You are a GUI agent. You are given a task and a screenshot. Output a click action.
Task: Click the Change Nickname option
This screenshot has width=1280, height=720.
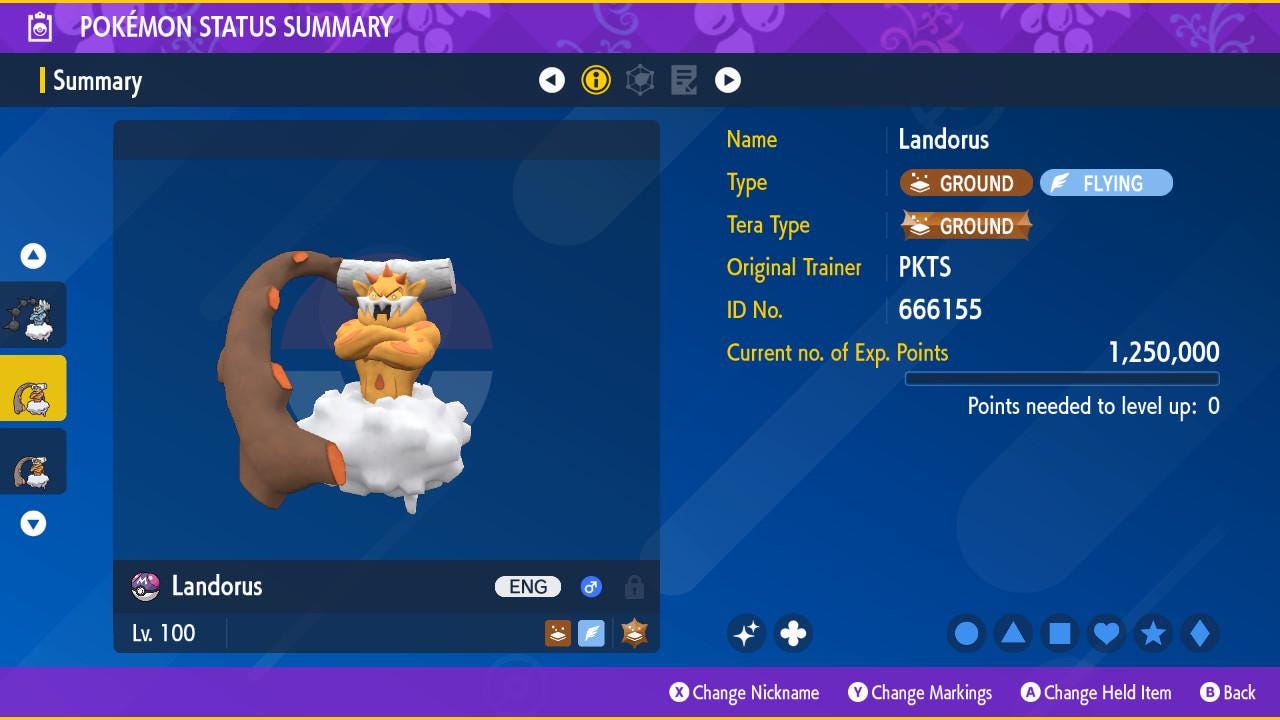pos(744,692)
